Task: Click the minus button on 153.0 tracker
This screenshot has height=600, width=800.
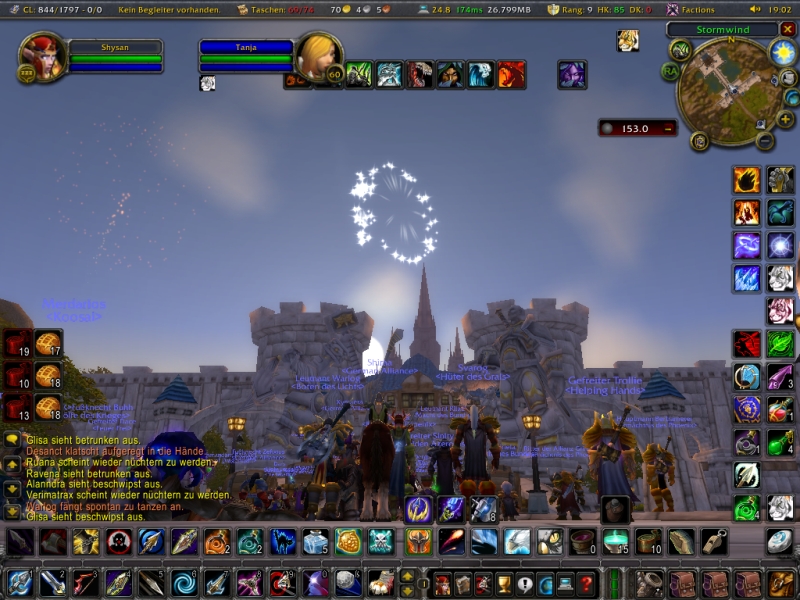Action: click(x=667, y=128)
